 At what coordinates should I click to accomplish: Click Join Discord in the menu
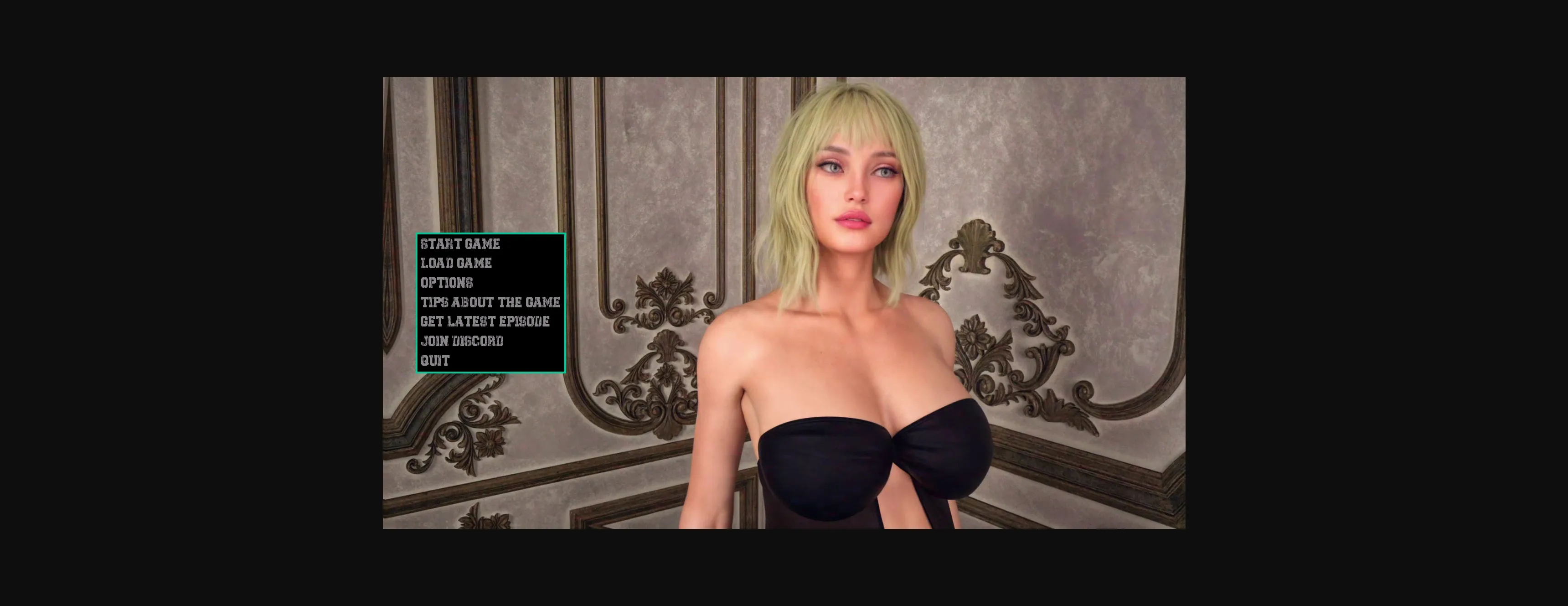pyautogui.click(x=463, y=341)
